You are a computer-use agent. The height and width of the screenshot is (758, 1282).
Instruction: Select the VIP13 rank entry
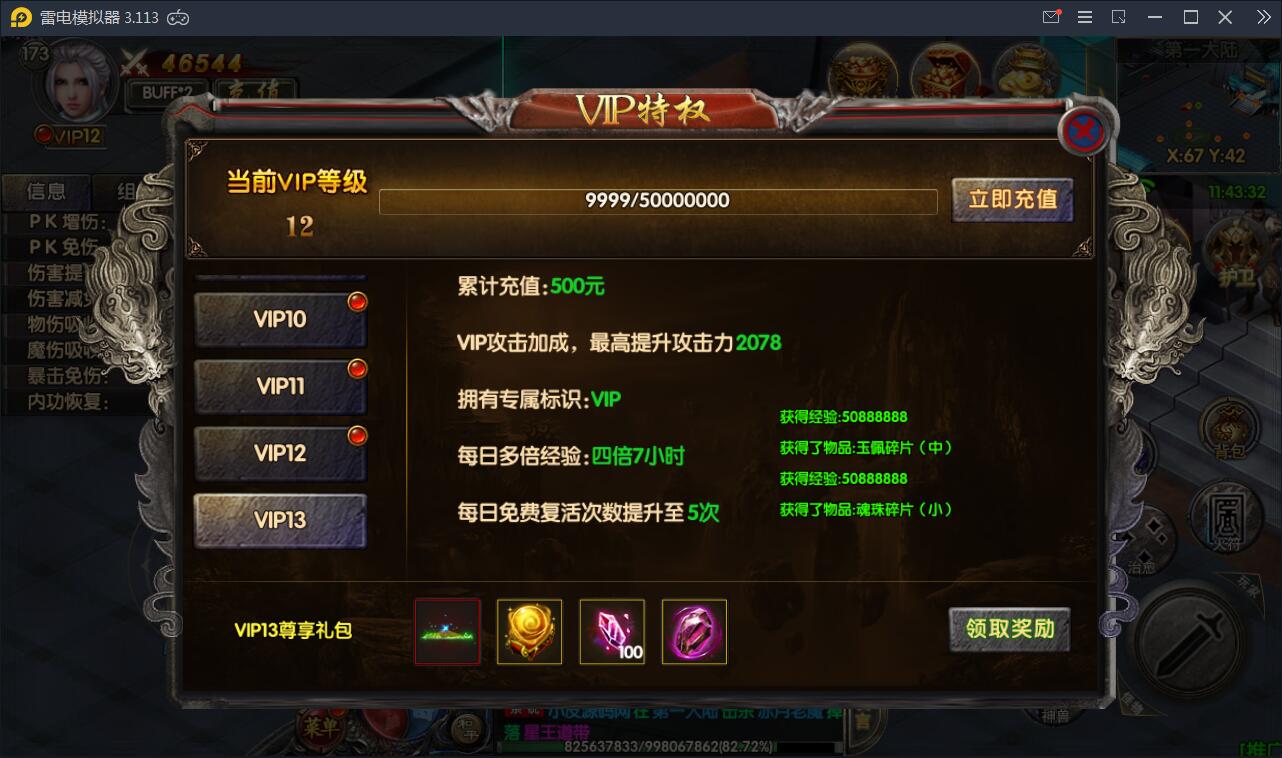pyautogui.click(x=280, y=520)
